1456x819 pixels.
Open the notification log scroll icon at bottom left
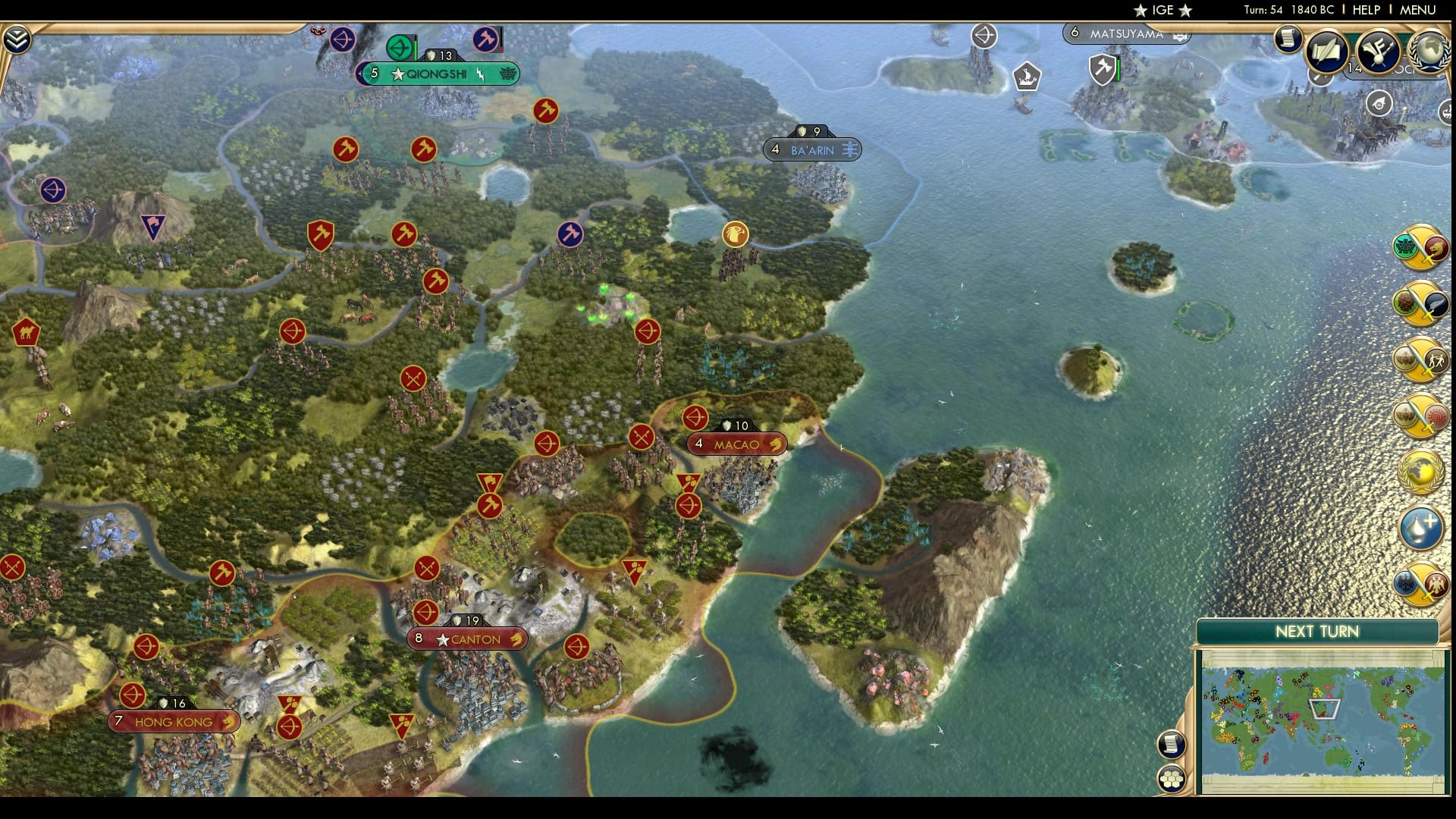[1172, 743]
